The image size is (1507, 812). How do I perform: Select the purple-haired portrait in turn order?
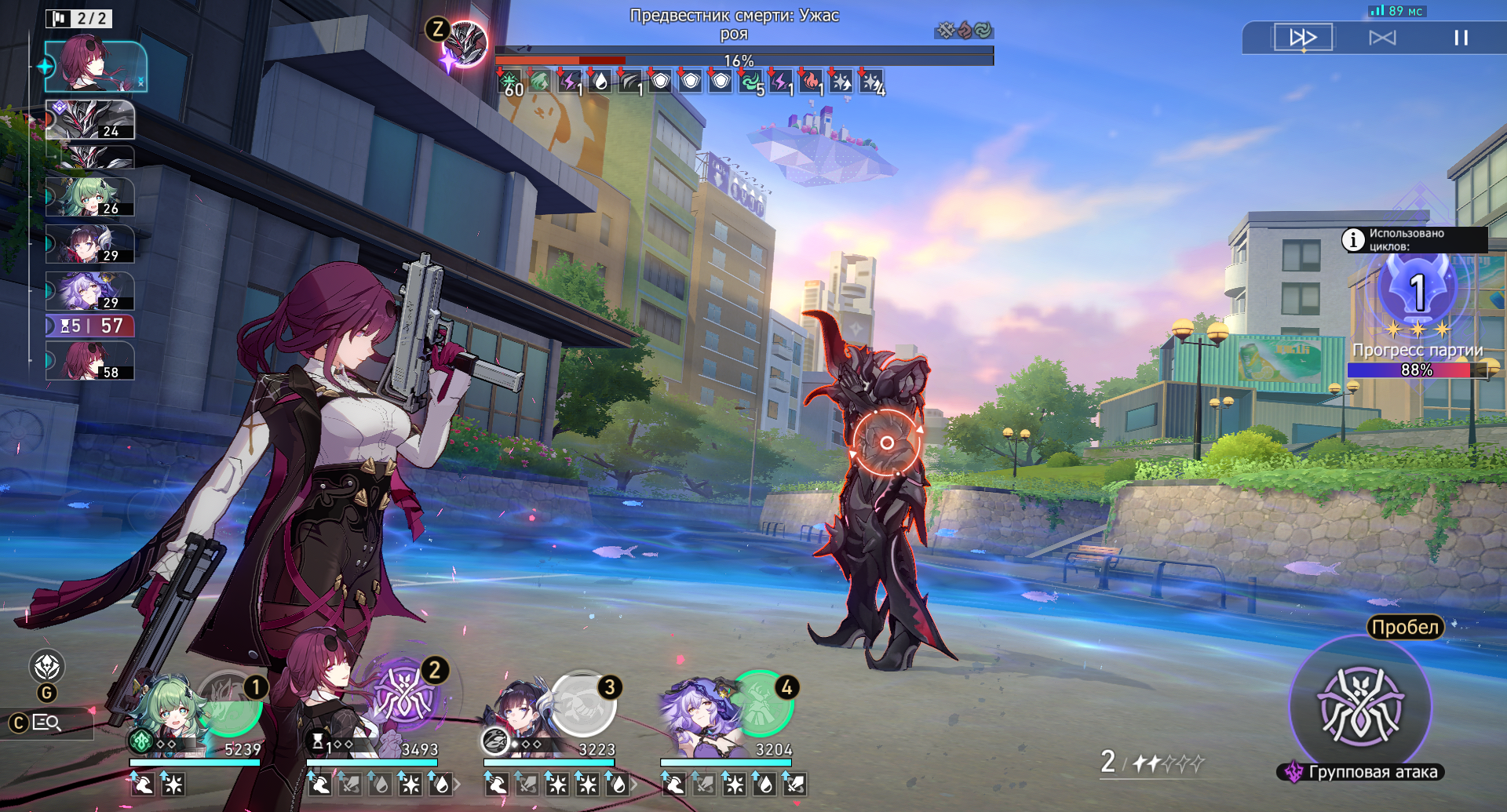click(x=89, y=291)
